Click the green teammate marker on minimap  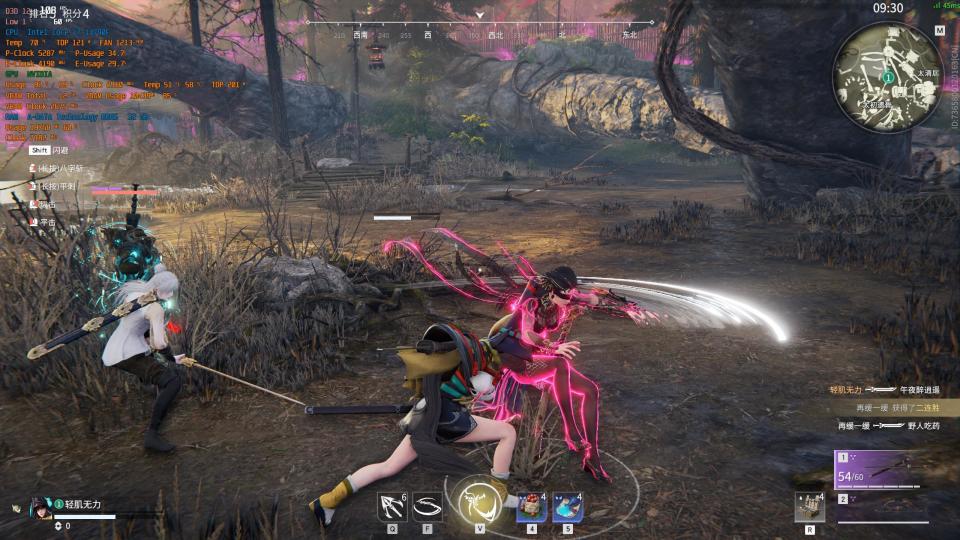(x=888, y=77)
